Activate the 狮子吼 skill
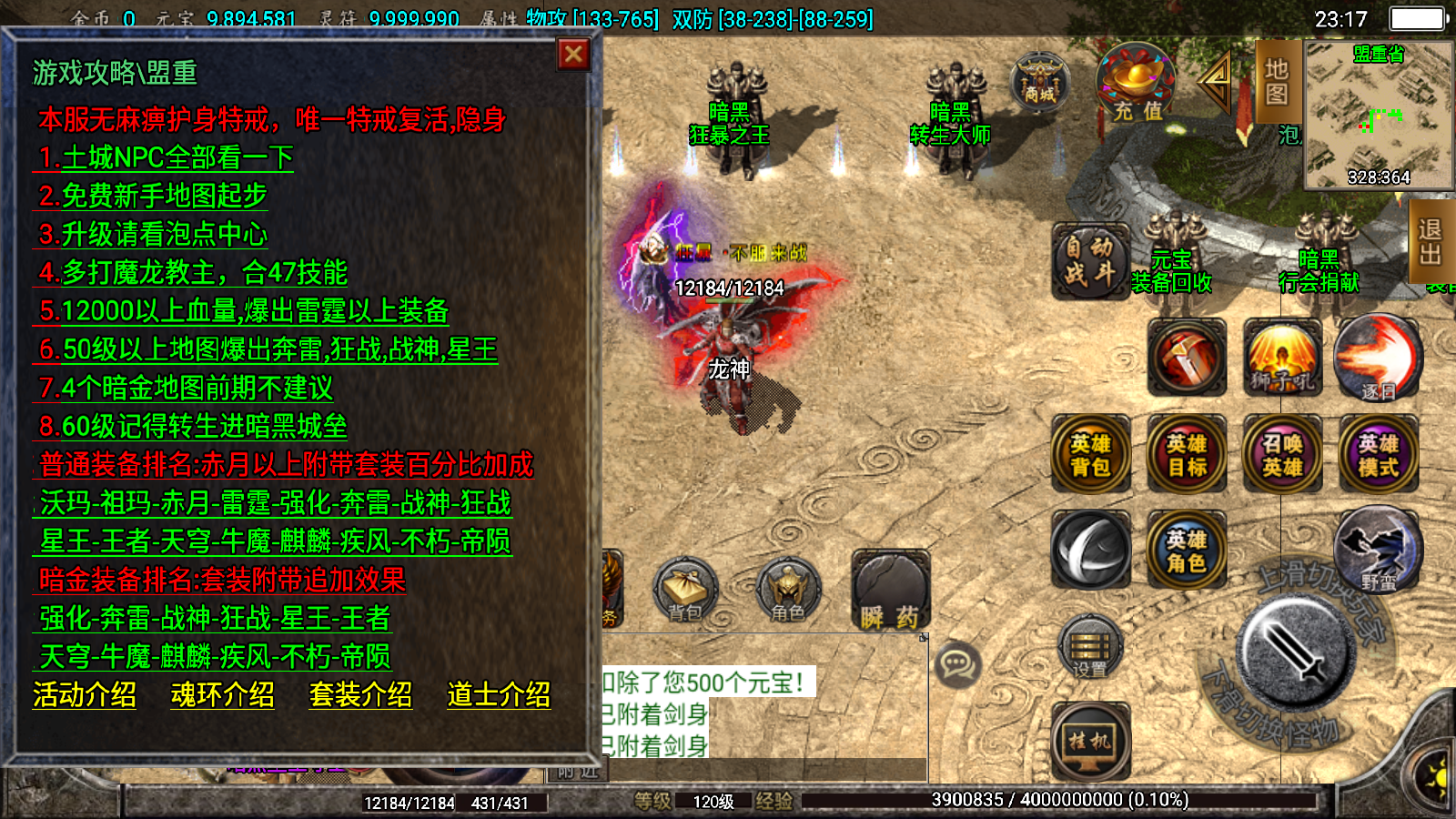 click(1282, 357)
